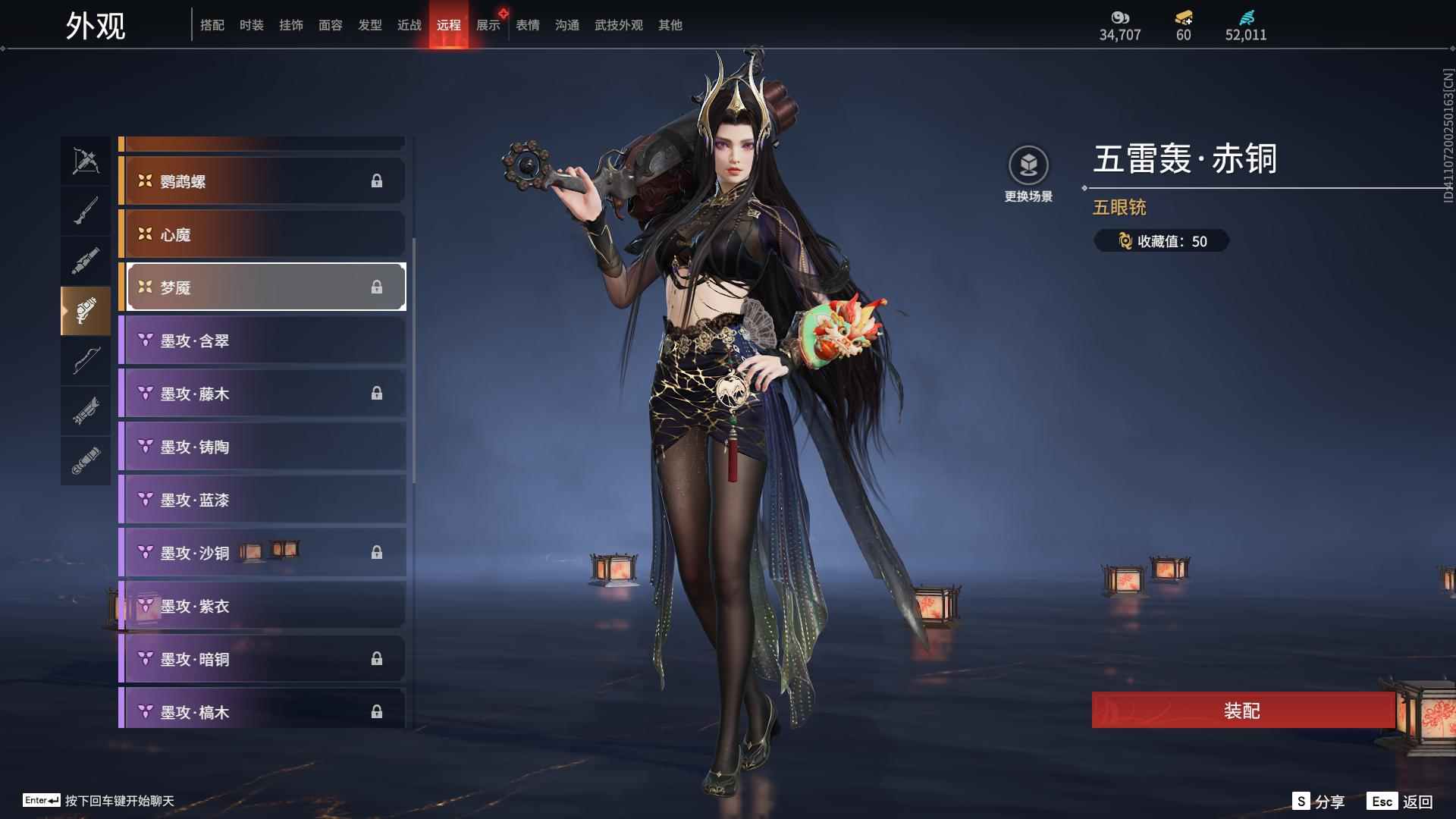Switch to the 其他 tab
Image resolution: width=1456 pixels, height=819 pixels.
pos(670,25)
